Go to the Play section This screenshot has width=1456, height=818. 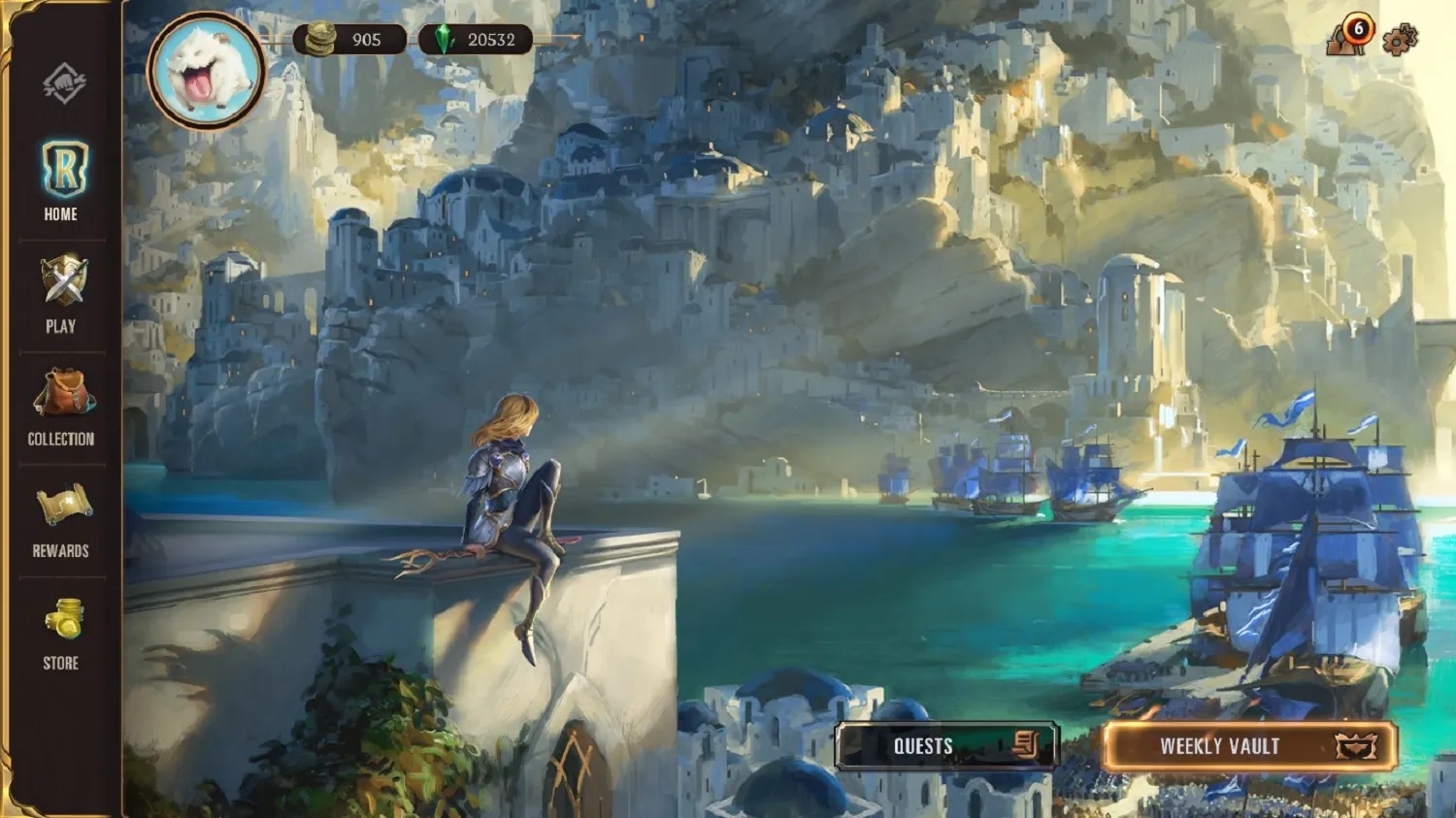pyautogui.click(x=62, y=294)
